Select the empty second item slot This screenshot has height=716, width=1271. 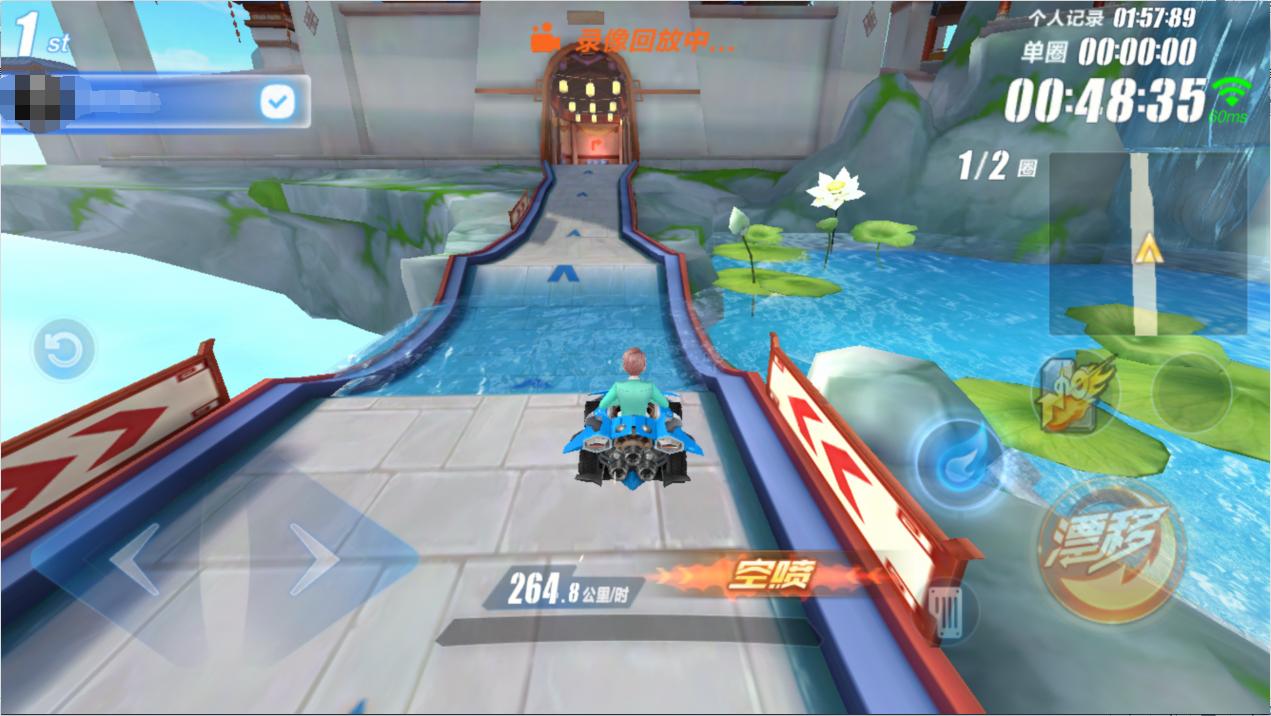1190,393
